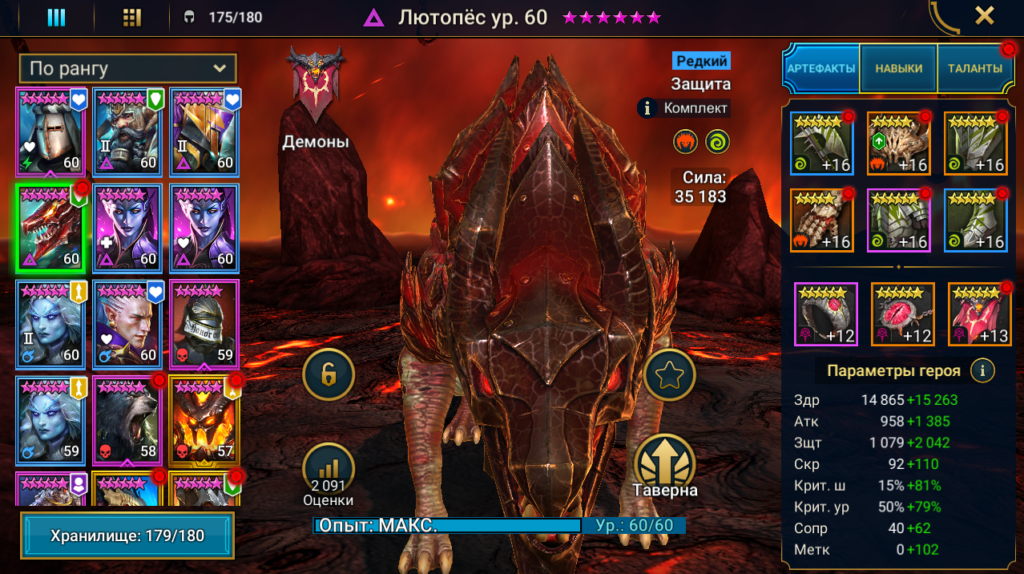Open the Параметры героя info icon
Image resolution: width=1024 pixels, height=574 pixels.
(x=984, y=371)
